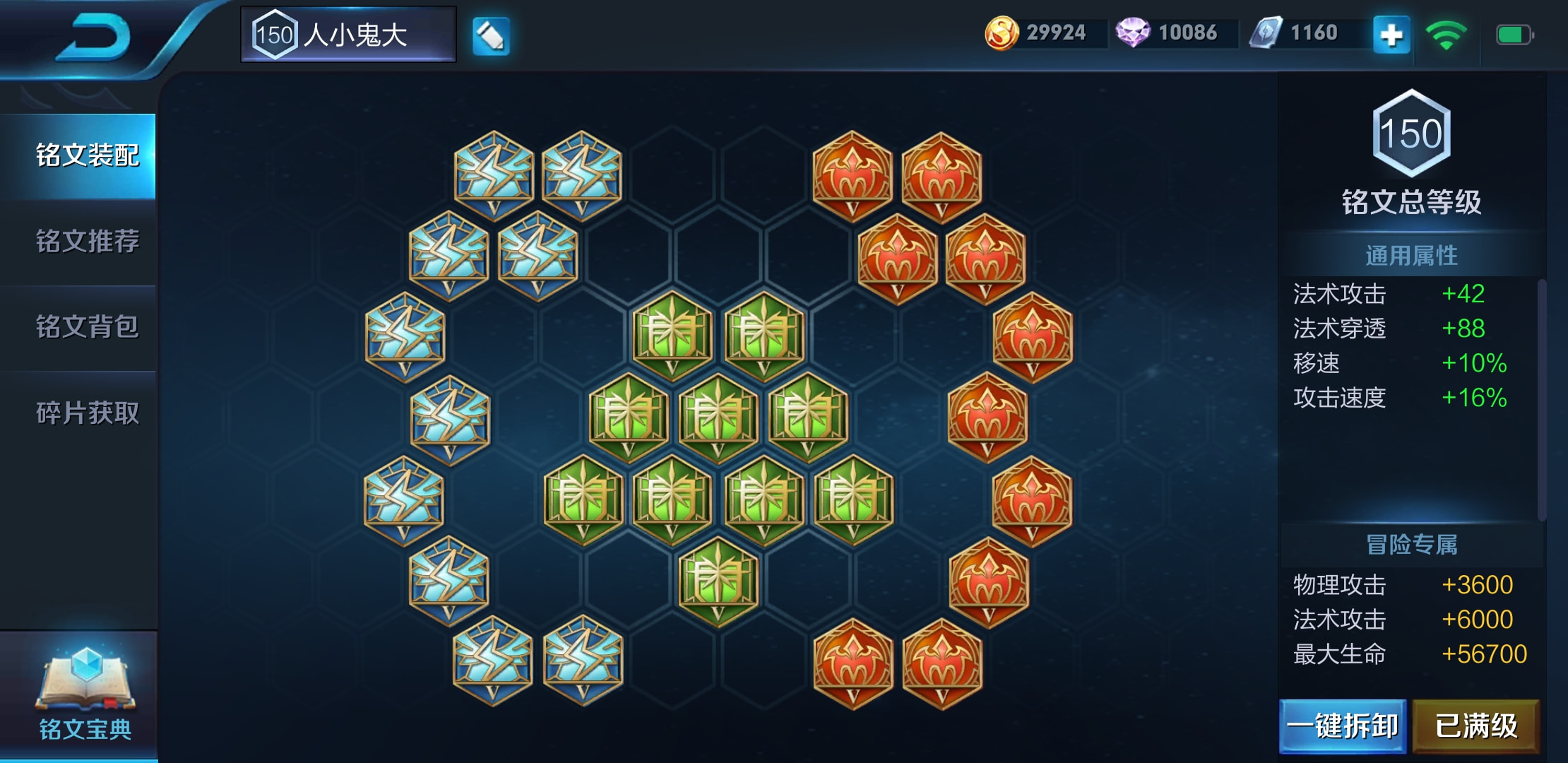Rename the rune page with the edit icon
This screenshot has width=1568, height=763.
pyautogui.click(x=490, y=35)
